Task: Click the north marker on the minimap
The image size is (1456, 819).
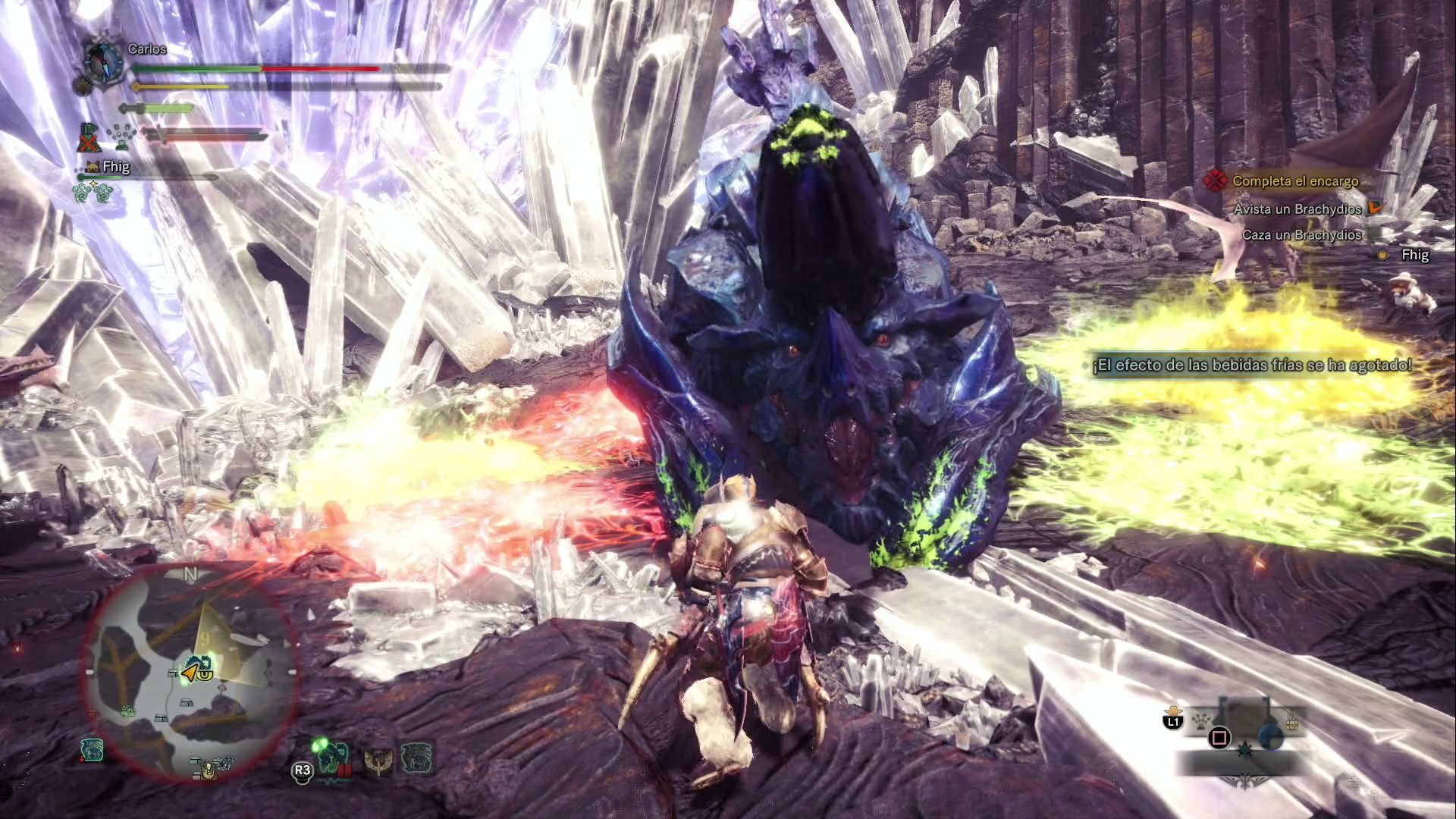Action: (x=190, y=574)
